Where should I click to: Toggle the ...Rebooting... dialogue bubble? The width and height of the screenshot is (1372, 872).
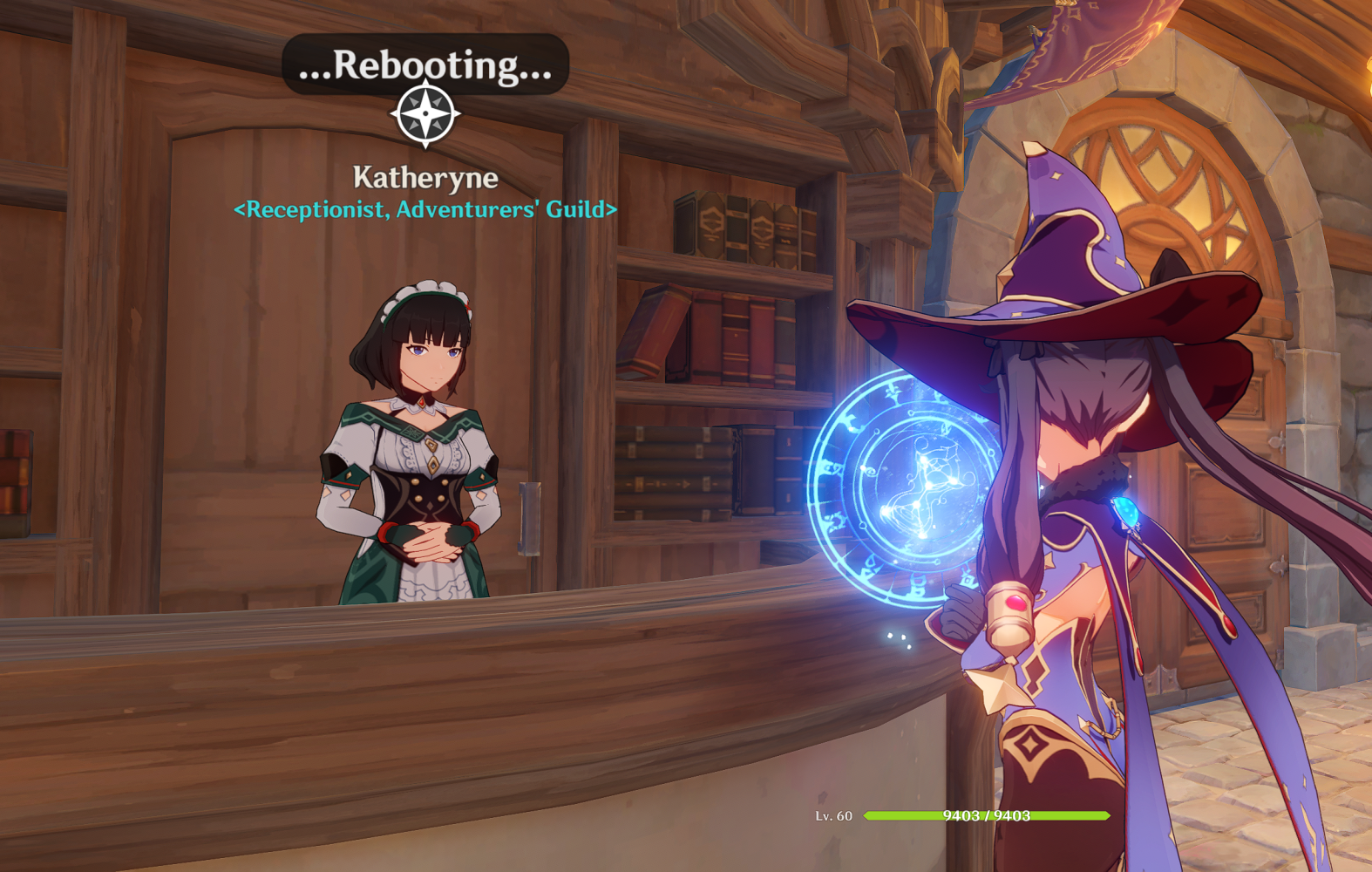pyautogui.click(x=424, y=63)
